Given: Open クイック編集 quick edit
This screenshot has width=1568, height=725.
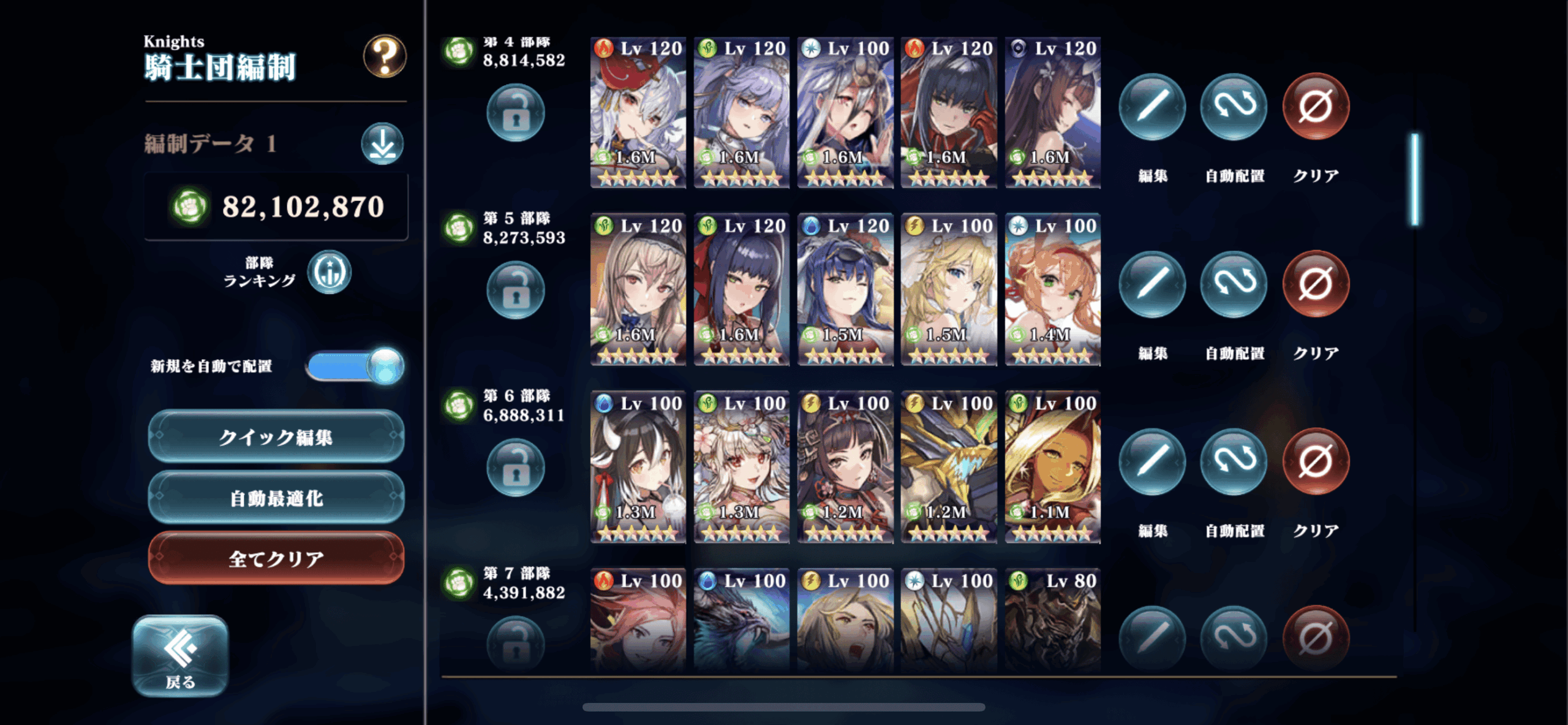Looking at the screenshot, I should [x=276, y=437].
